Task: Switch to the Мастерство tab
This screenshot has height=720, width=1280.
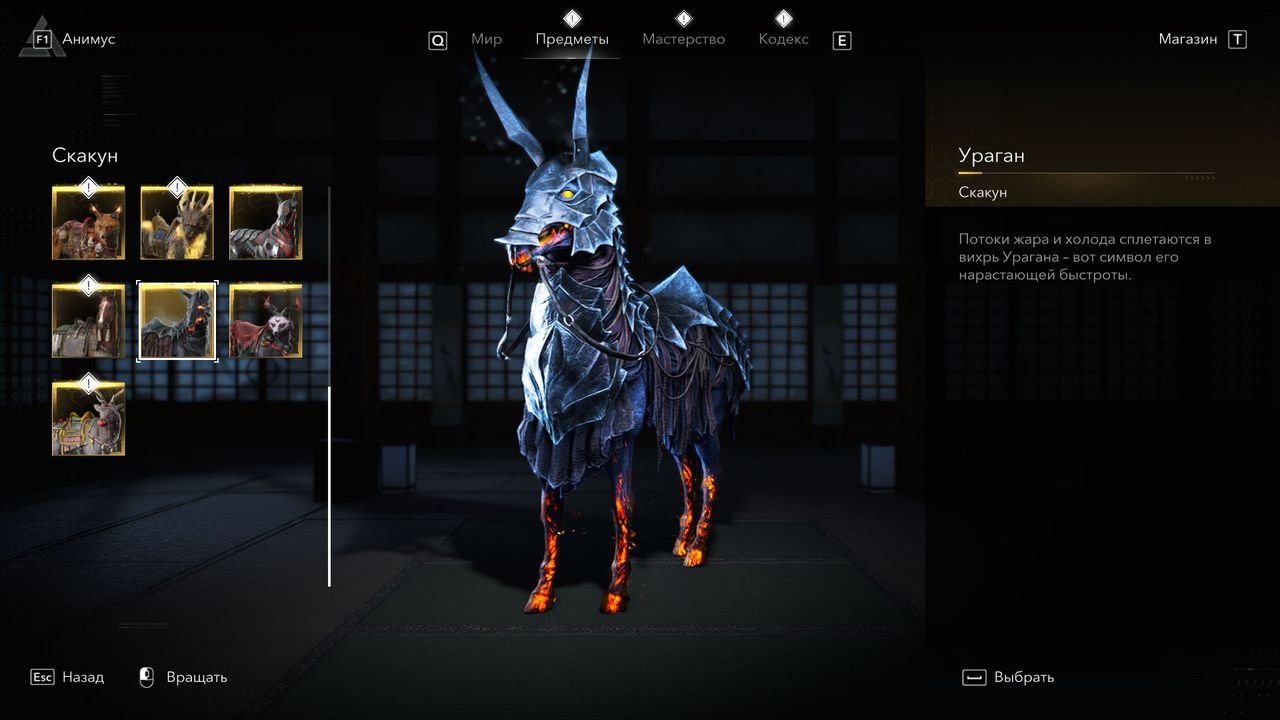Action: (x=684, y=40)
